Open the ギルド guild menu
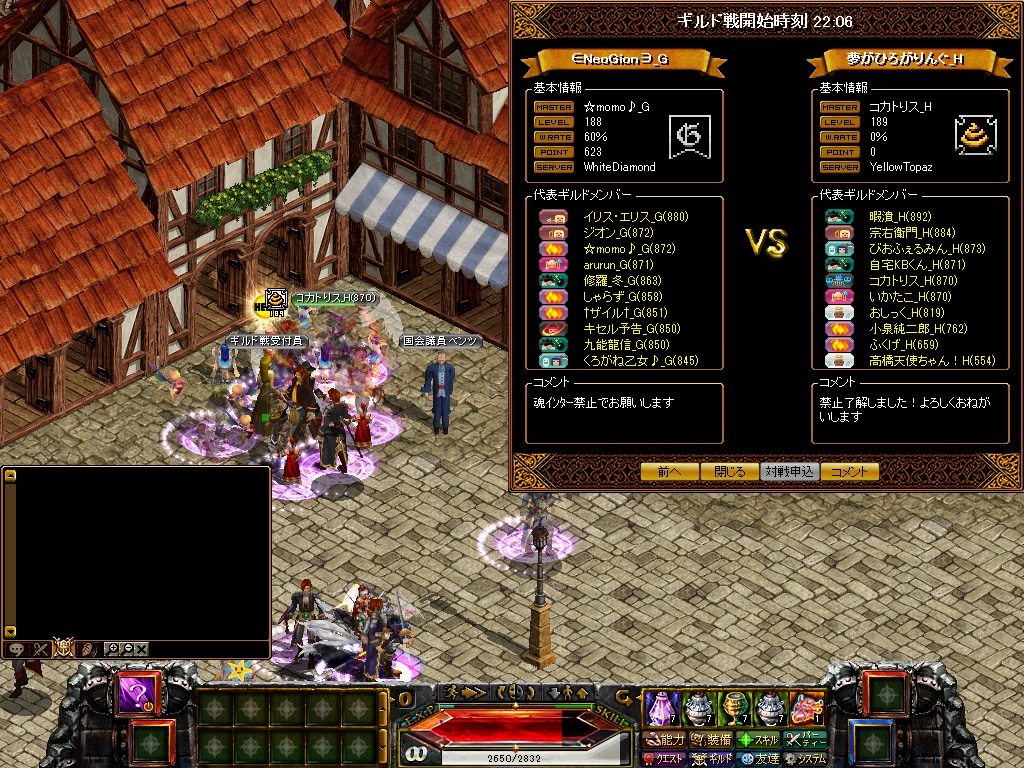This screenshot has width=1024, height=768. [710, 759]
